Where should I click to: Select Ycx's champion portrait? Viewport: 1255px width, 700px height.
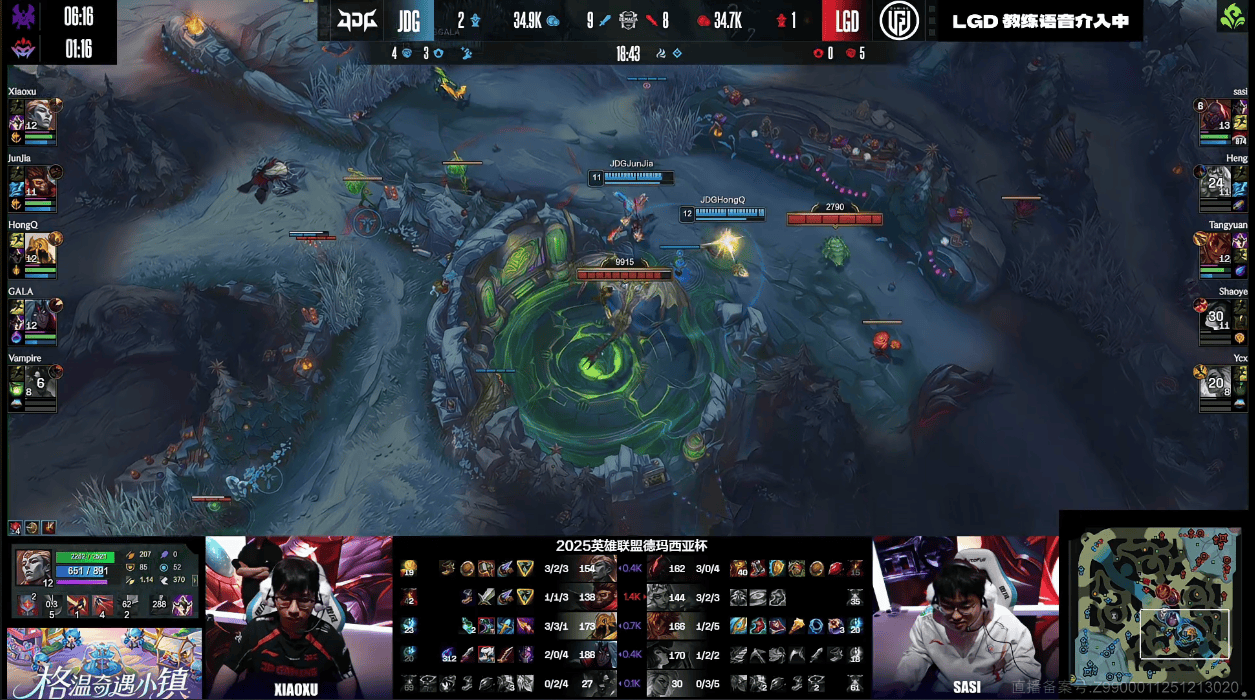tap(1216, 381)
